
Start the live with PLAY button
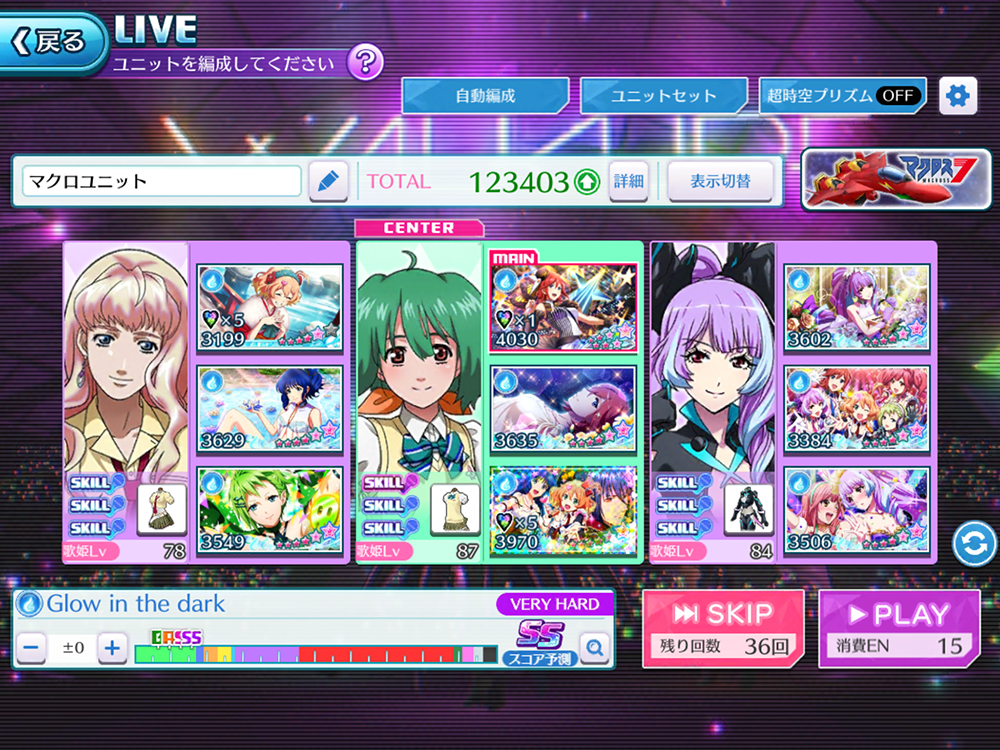click(x=899, y=628)
